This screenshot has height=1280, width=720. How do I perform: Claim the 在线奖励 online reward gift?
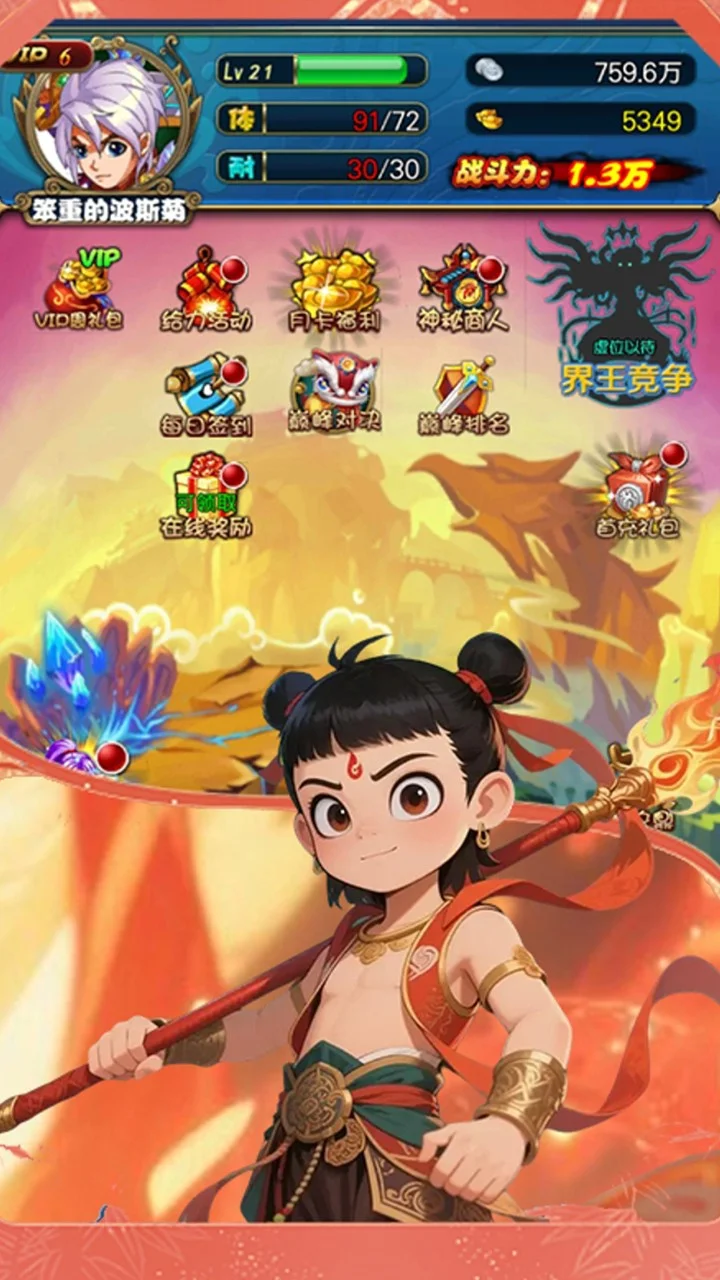pyautogui.click(x=207, y=496)
